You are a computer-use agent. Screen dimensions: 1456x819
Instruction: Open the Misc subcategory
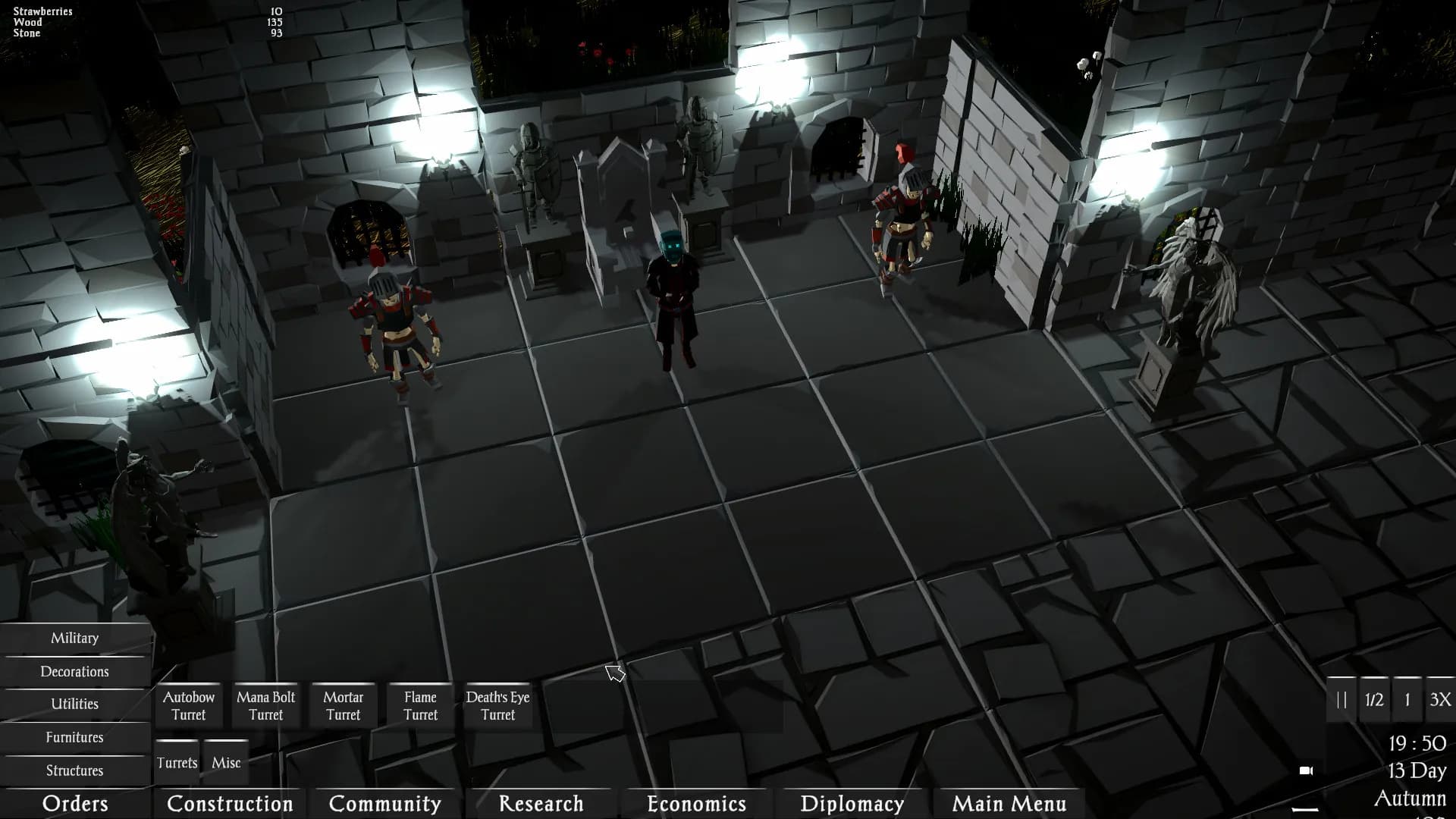tap(226, 763)
